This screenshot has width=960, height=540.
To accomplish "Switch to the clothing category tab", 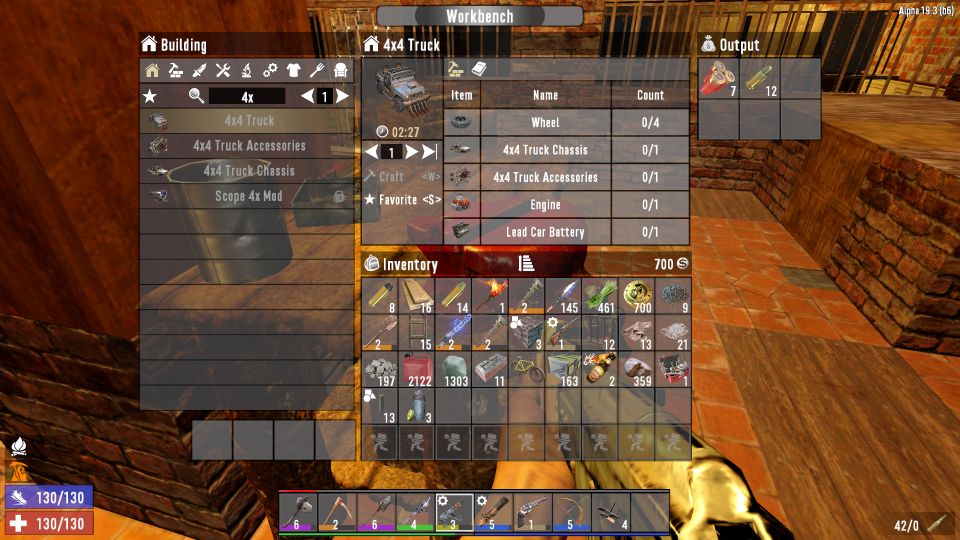I will tap(293, 71).
